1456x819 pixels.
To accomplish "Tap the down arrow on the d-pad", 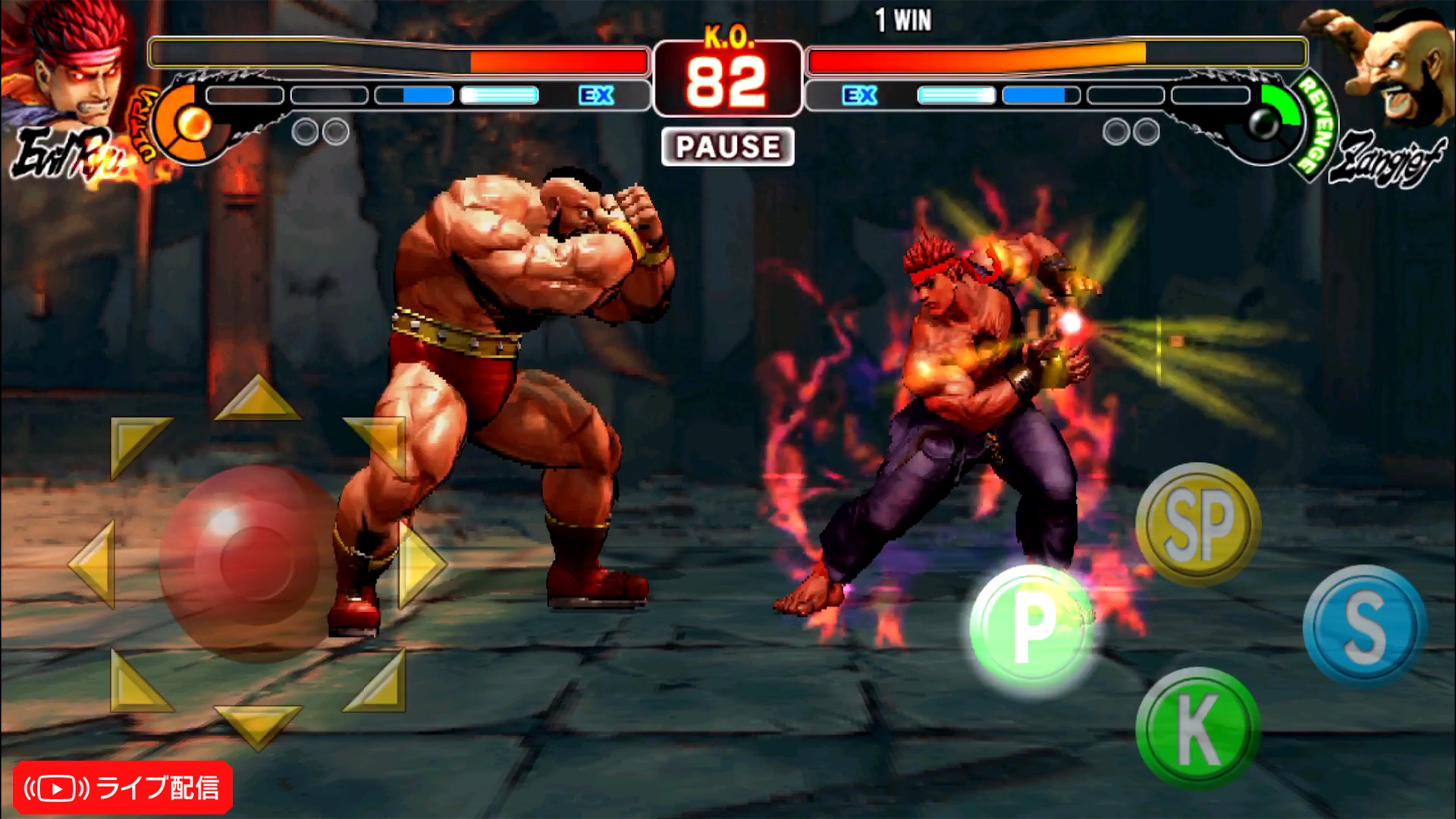I will tap(258, 723).
